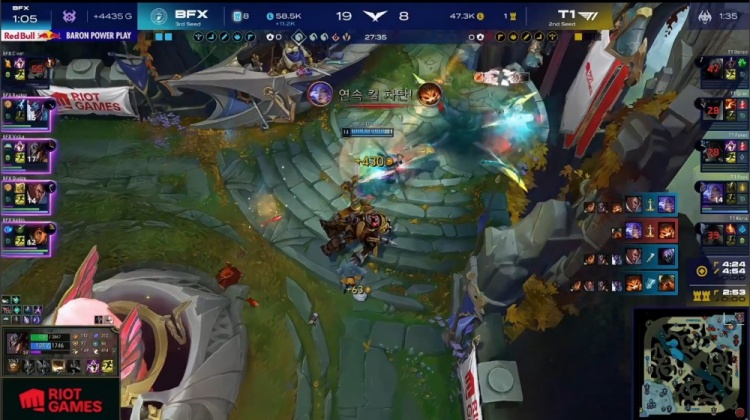Click the selected champion portrait in bottom panel
The image size is (750, 420).
point(16,343)
